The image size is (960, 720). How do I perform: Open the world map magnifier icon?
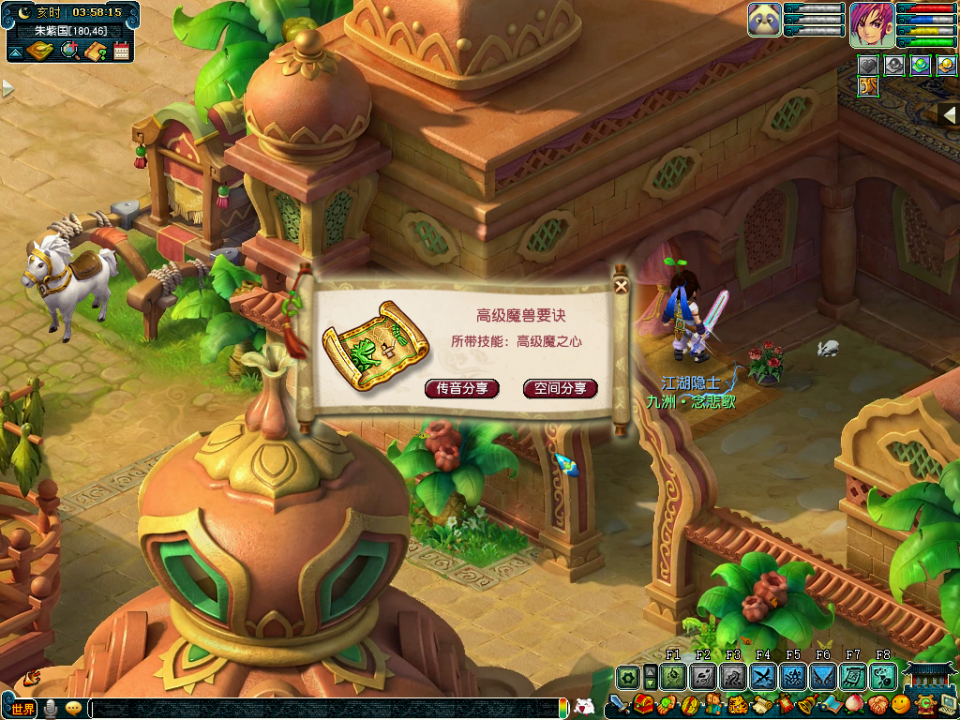tap(70, 51)
